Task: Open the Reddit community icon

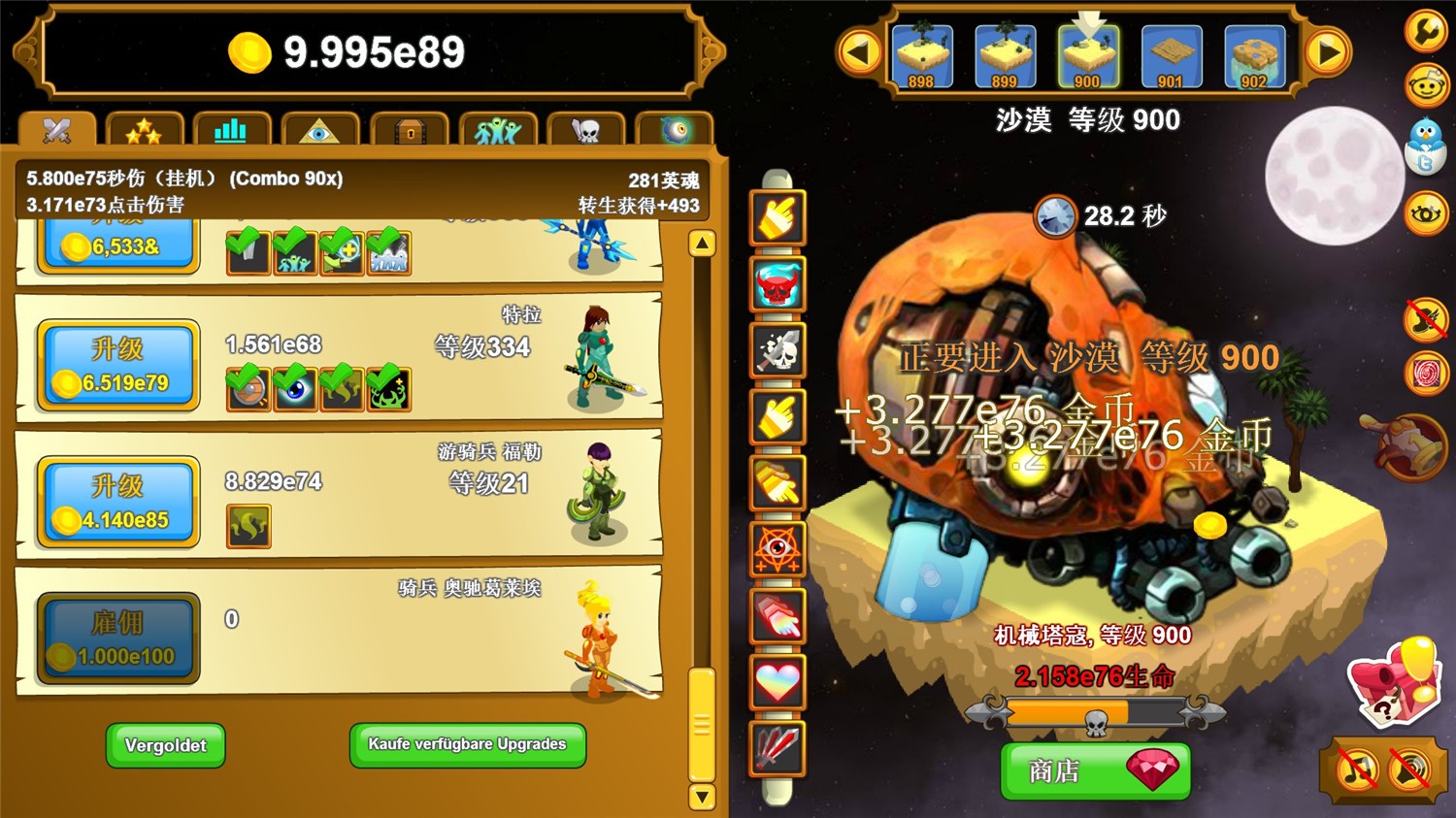Action: point(1425,87)
